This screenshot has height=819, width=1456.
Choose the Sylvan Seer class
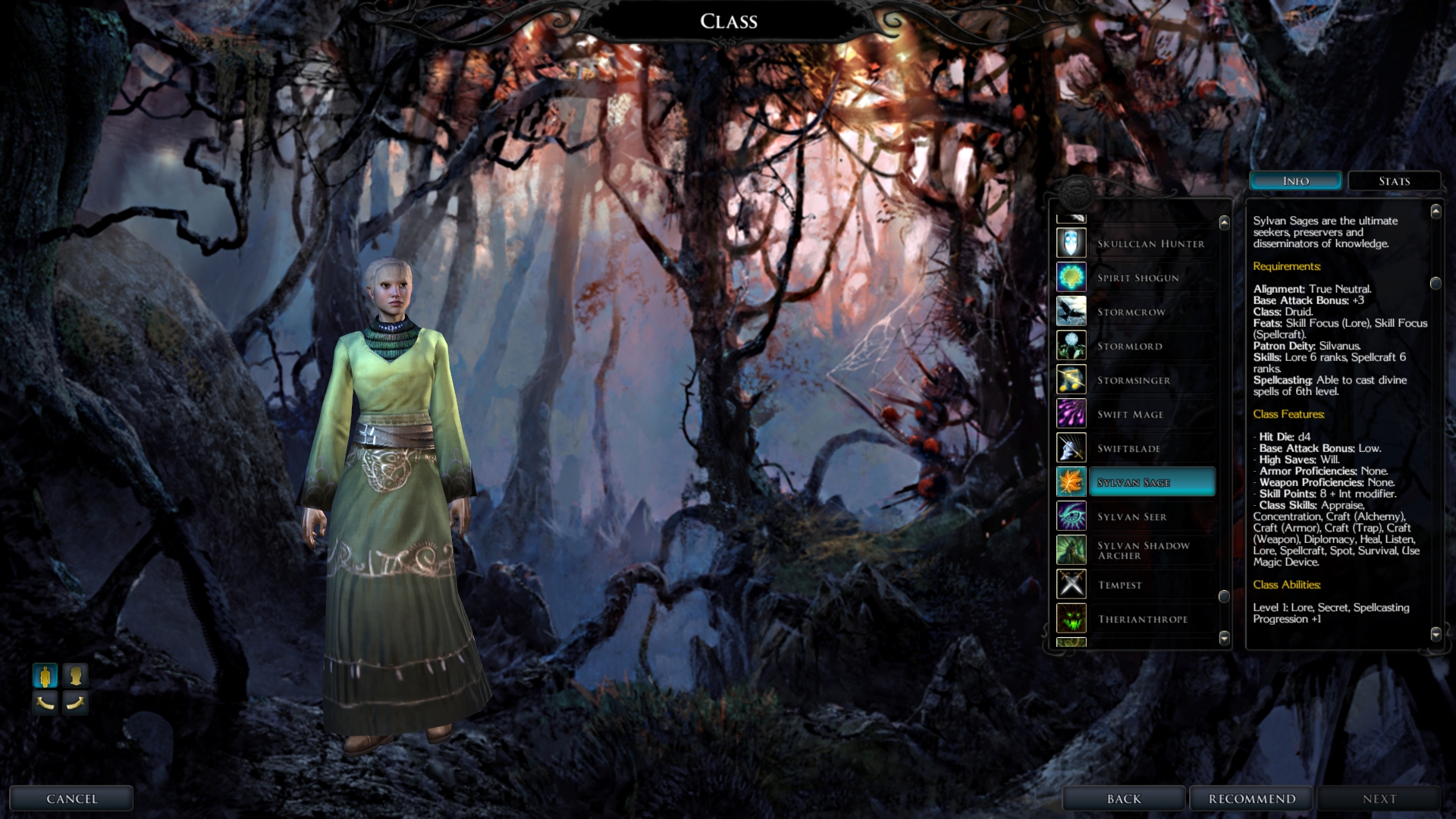click(x=1131, y=516)
